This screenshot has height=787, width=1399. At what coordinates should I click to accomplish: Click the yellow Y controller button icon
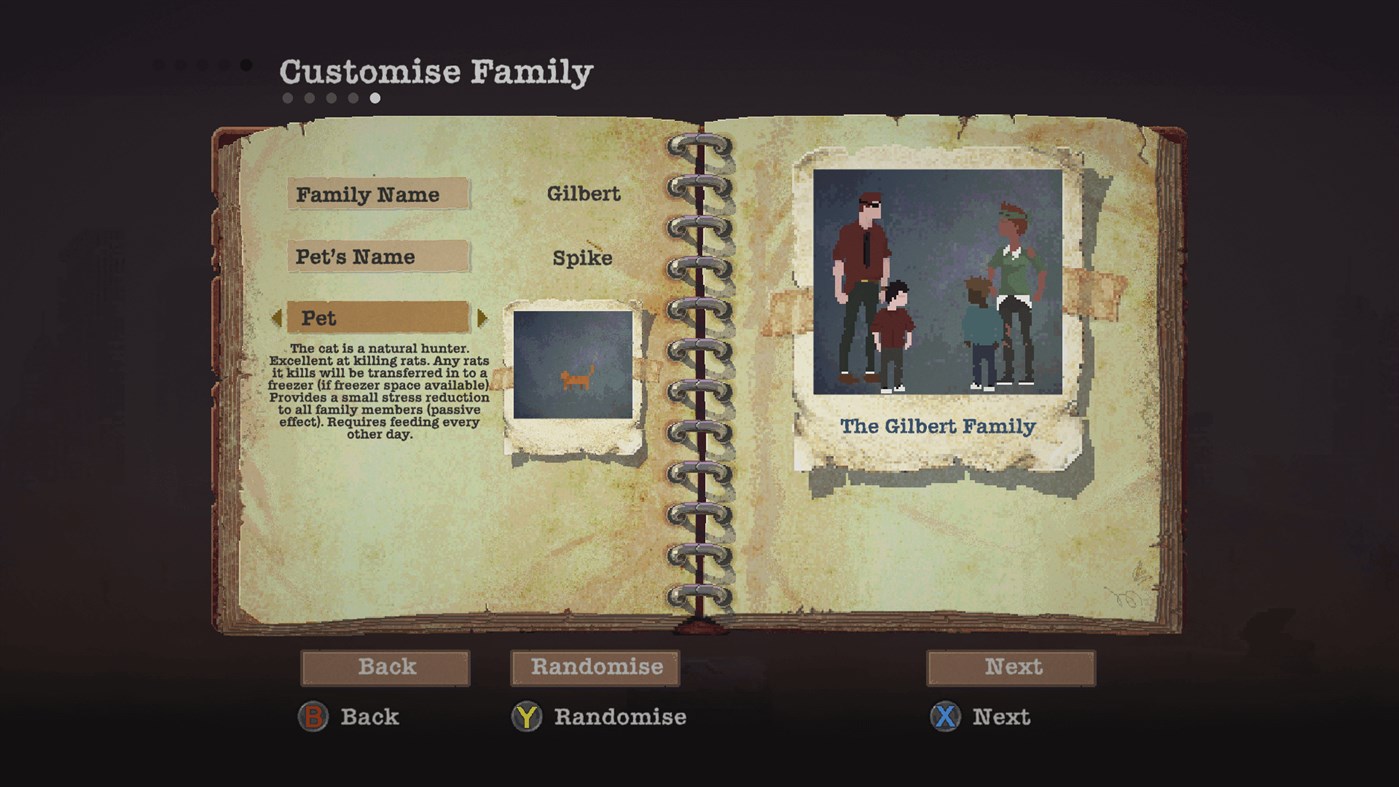tap(528, 717)
